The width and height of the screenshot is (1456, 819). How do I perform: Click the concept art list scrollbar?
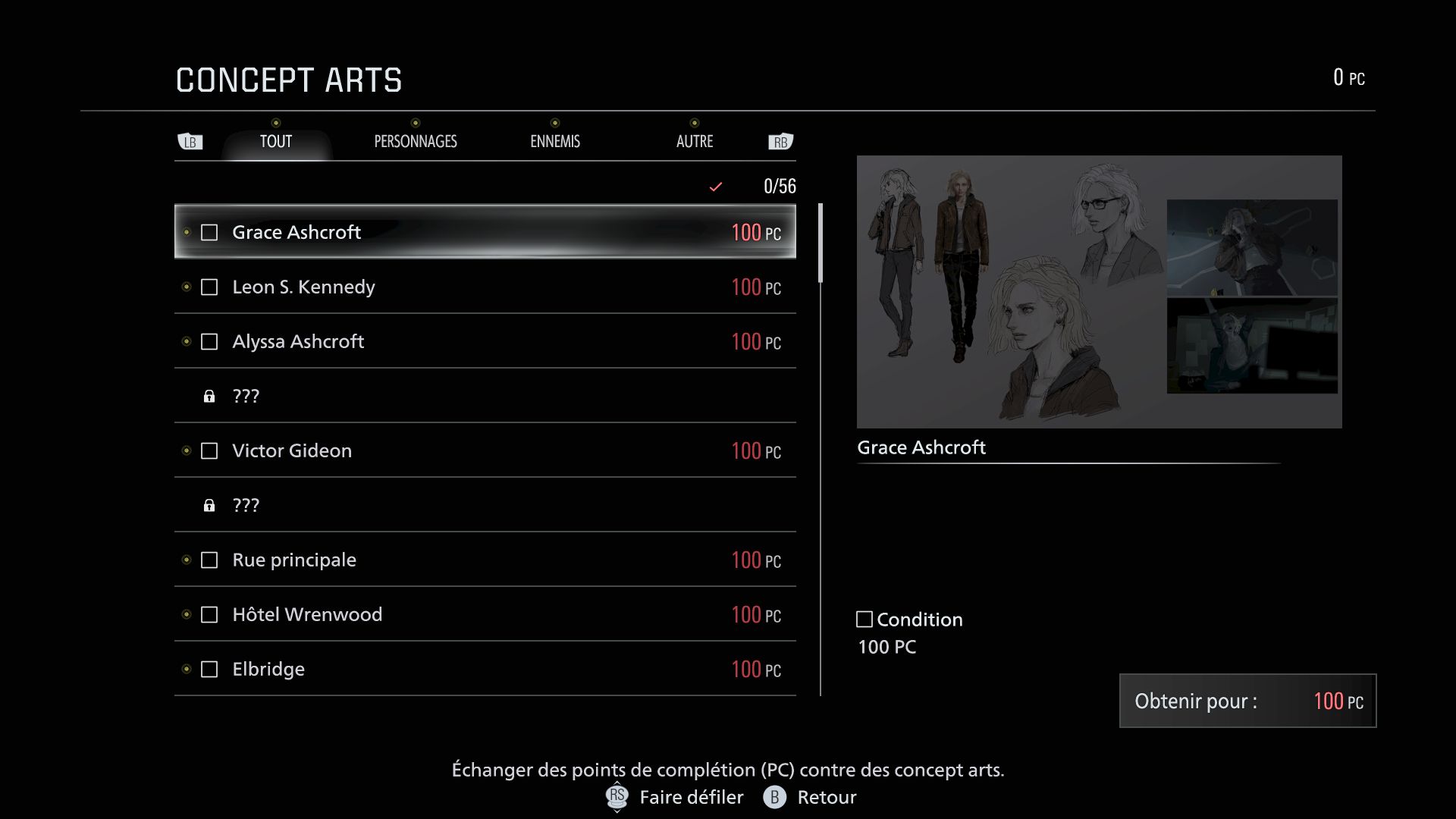(821, 243)
